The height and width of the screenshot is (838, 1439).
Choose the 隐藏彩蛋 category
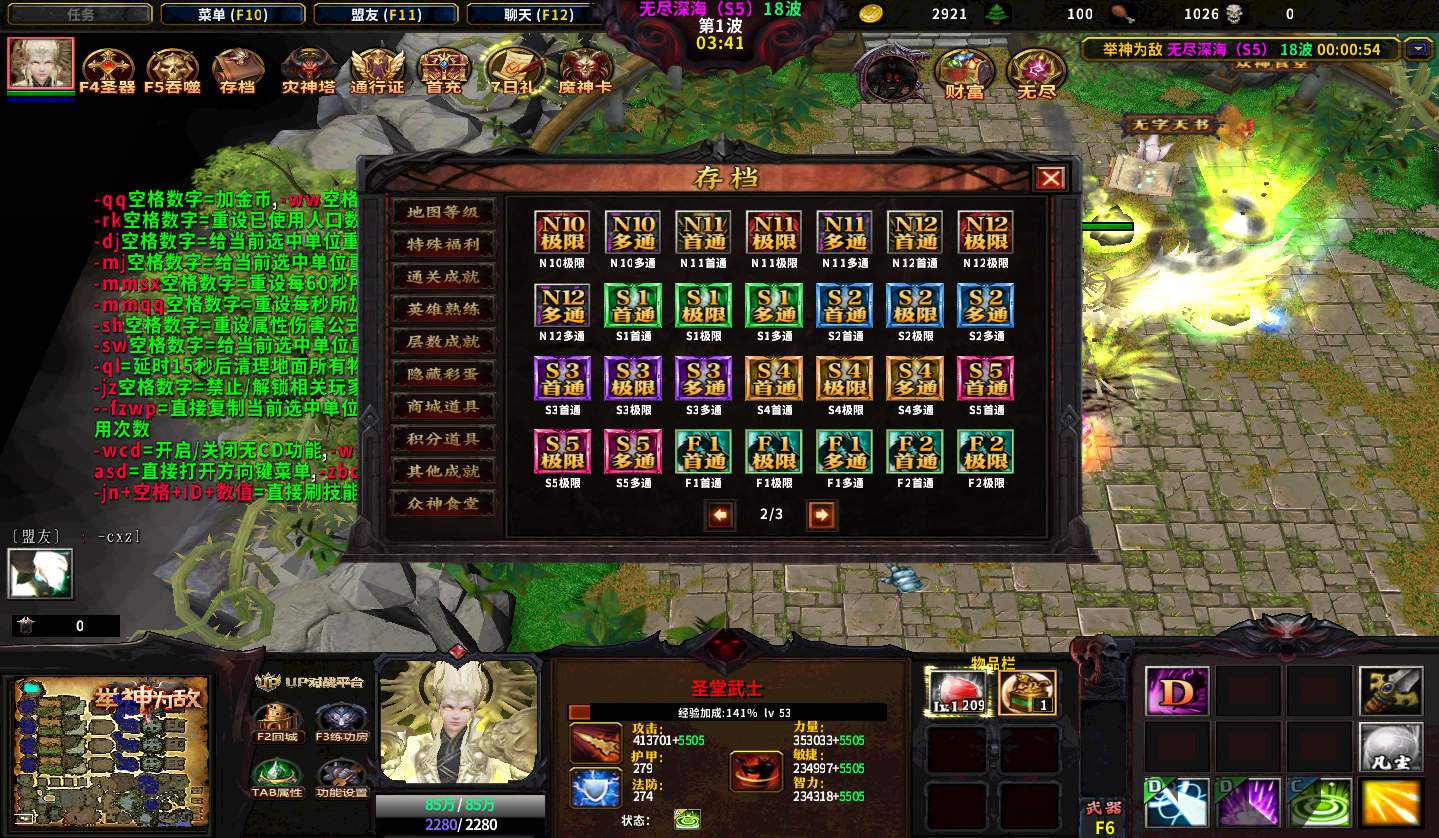(x=442, y=374)
